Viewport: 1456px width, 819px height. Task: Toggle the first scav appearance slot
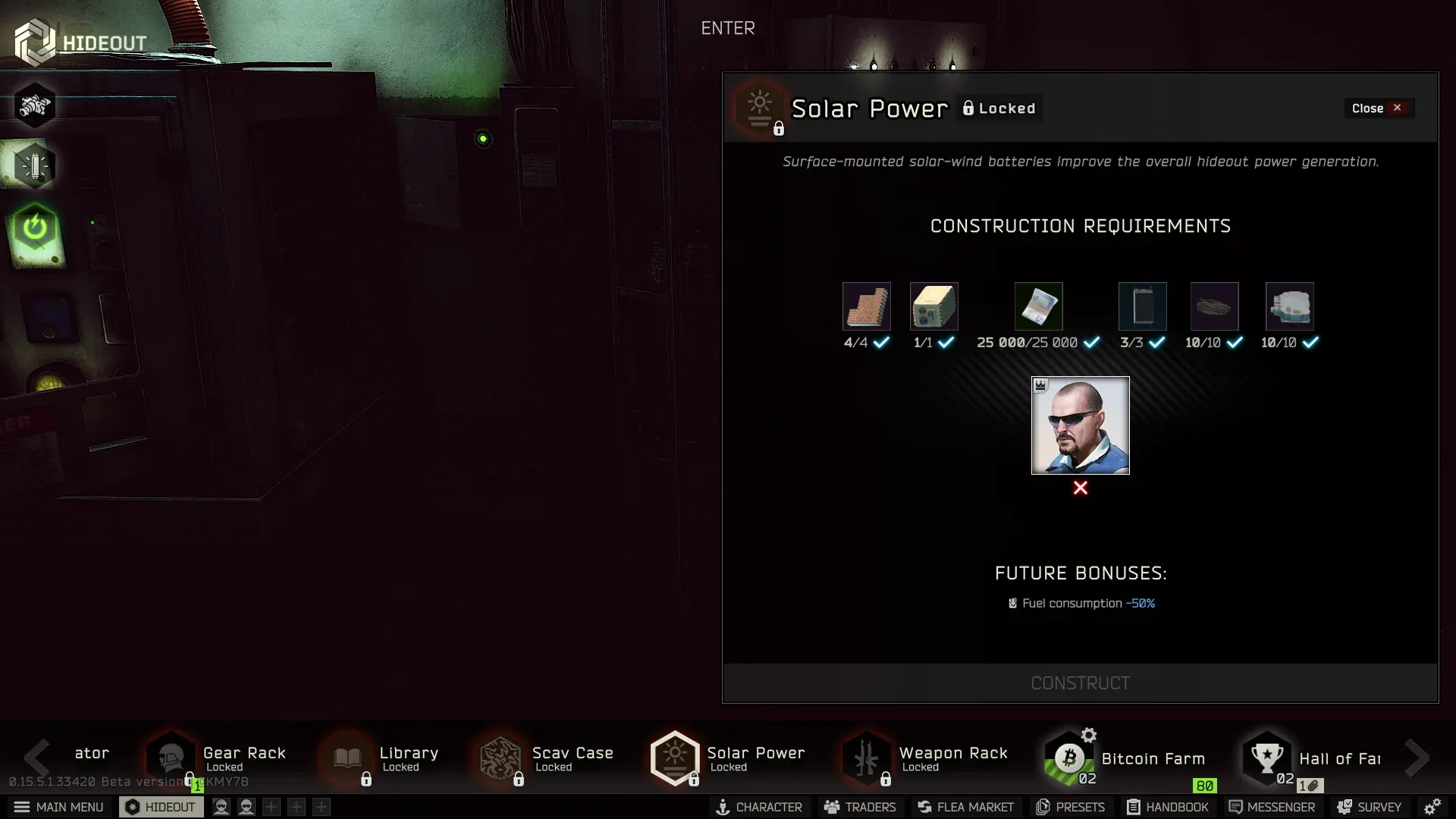pos(220,807)
